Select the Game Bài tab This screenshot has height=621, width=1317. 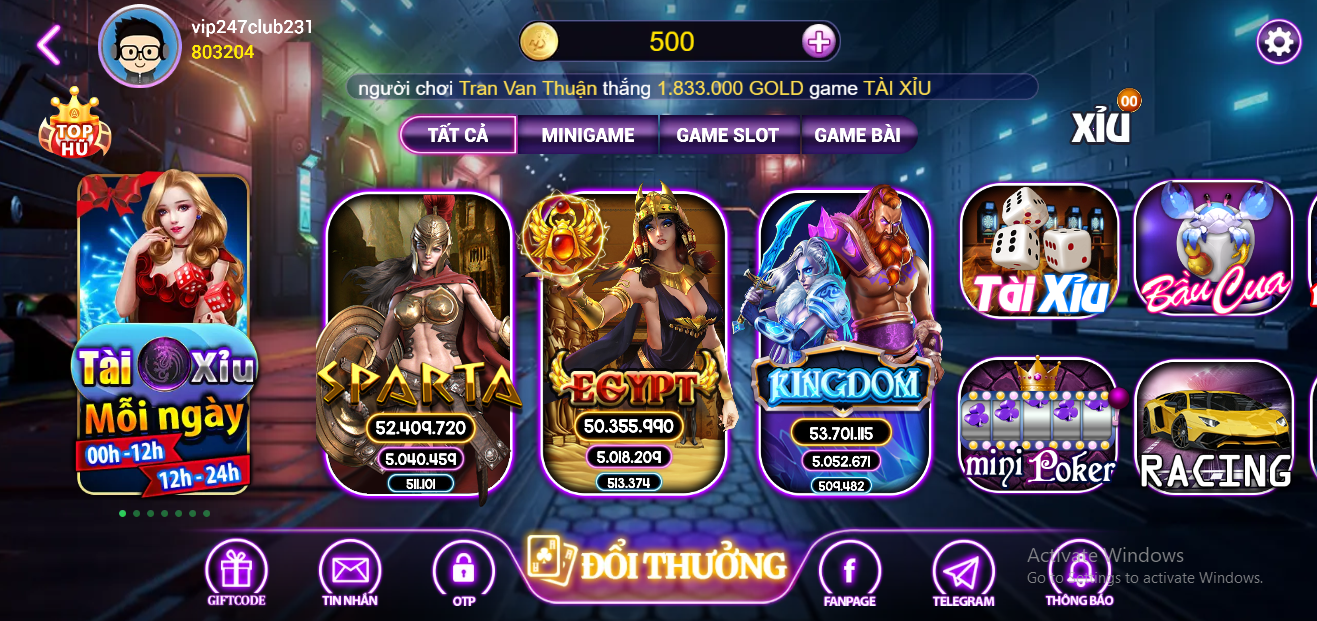857,135
